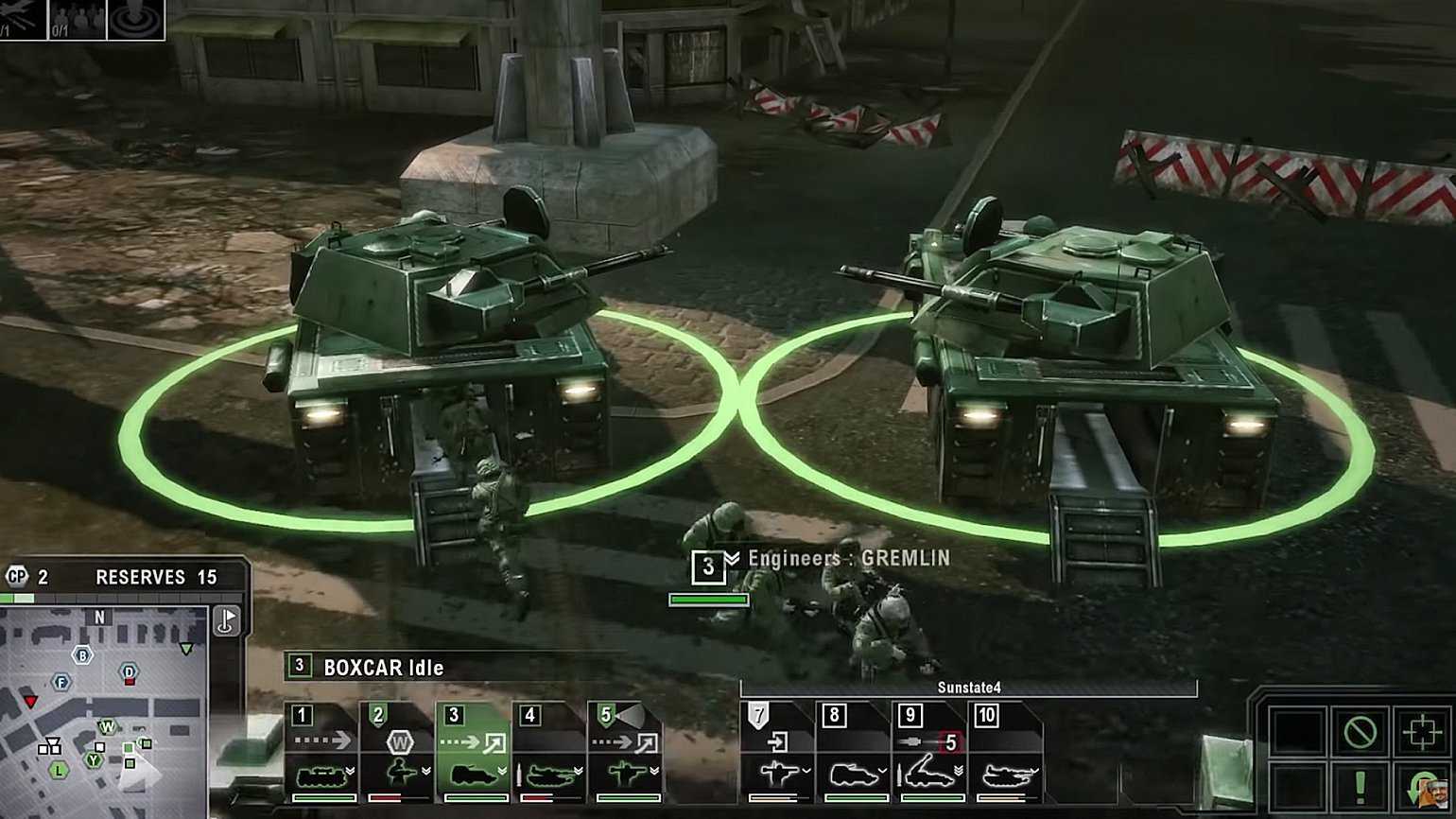Select the Engineers GREMLIN squad marker
Viewport: 1456px width, 819px height.
click(x=708, y=566)
